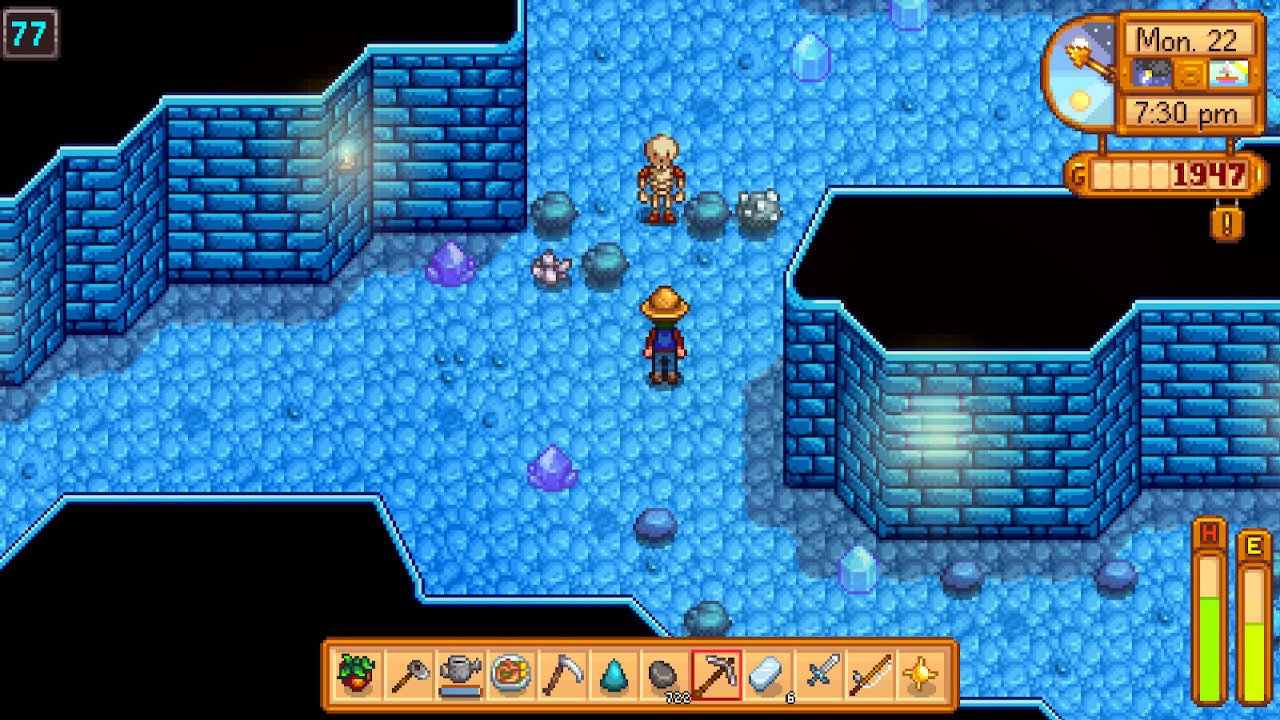The image size is (1280, 720).
Task: Select the golden star item slot
Action: click(x=920, y=675)
